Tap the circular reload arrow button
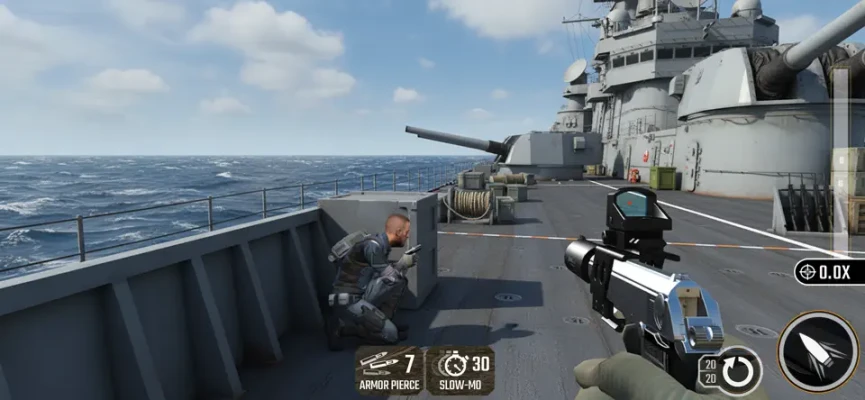The width and height of the screenshot is (865, 400). [740, 369]
